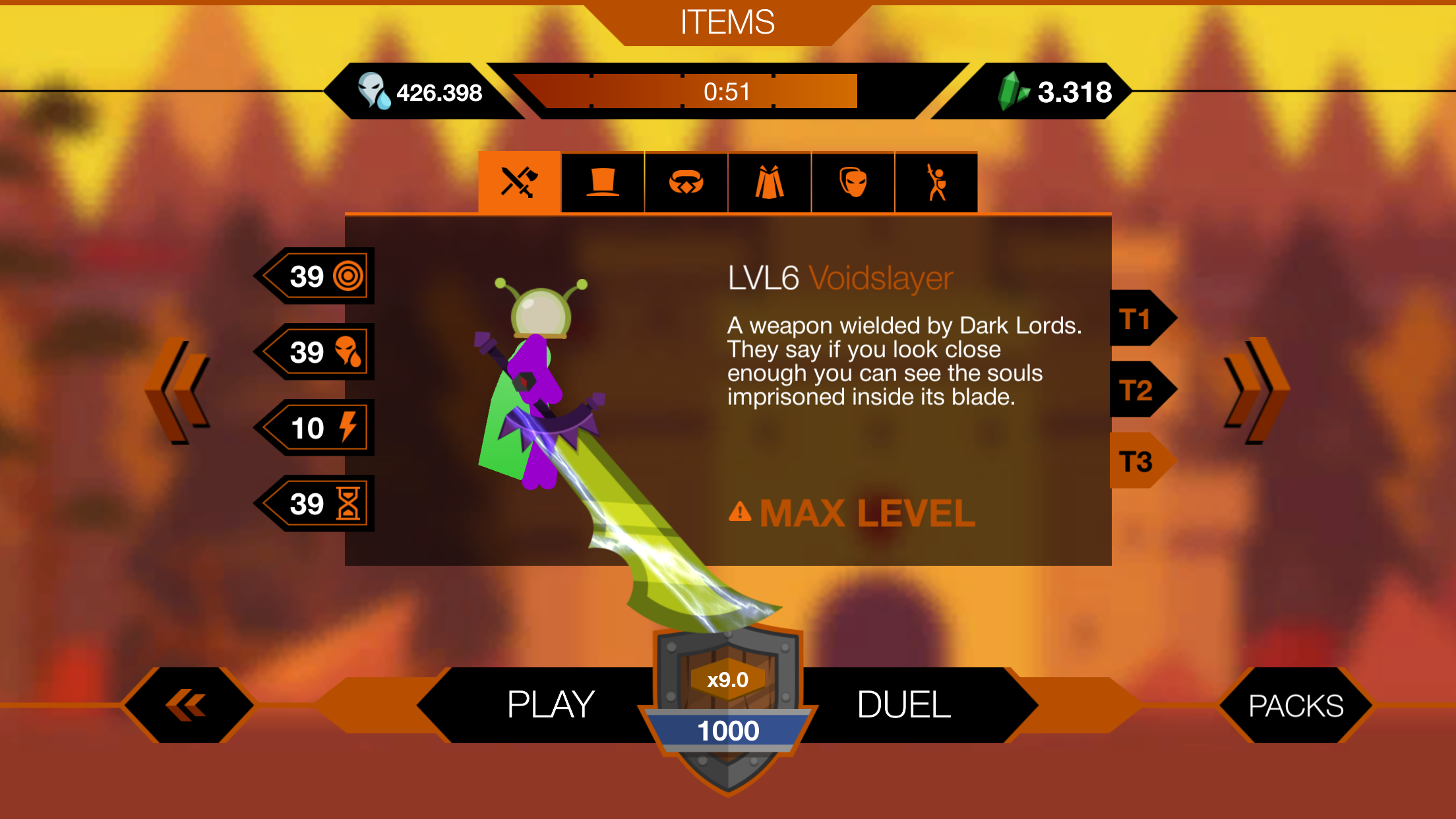
Task: Select the masks category icon
Action: [853, 181]
